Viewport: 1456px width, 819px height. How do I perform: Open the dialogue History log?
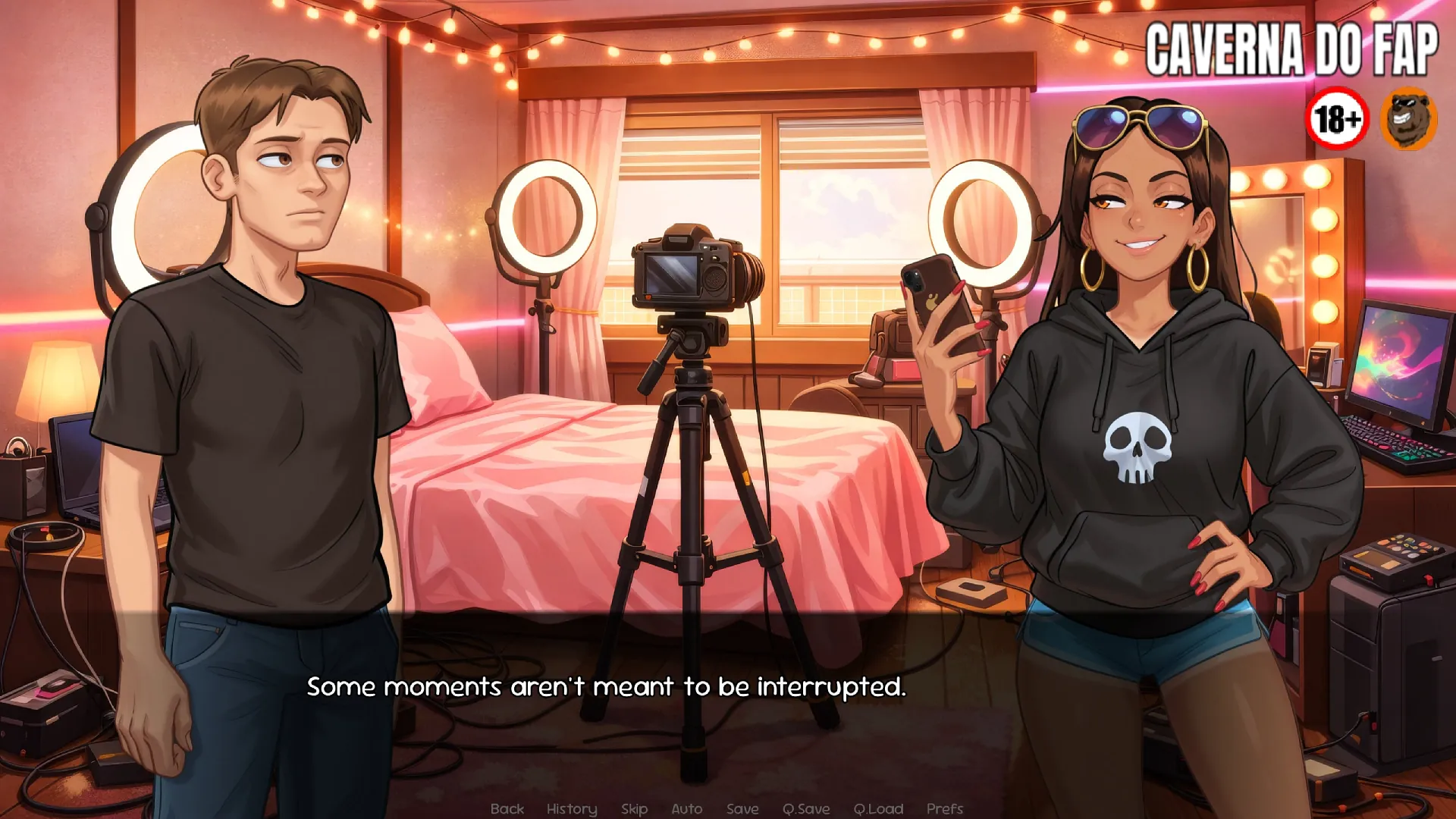click(x=572, y=809)
